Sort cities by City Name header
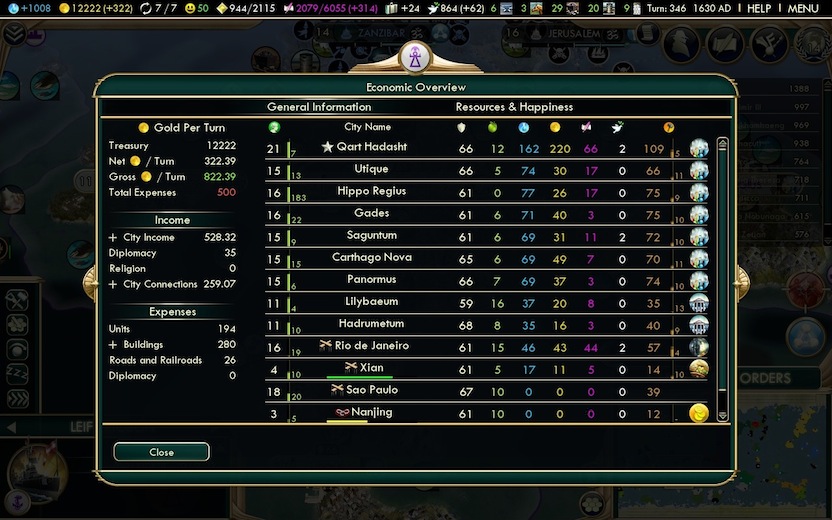 coord(367,127)
